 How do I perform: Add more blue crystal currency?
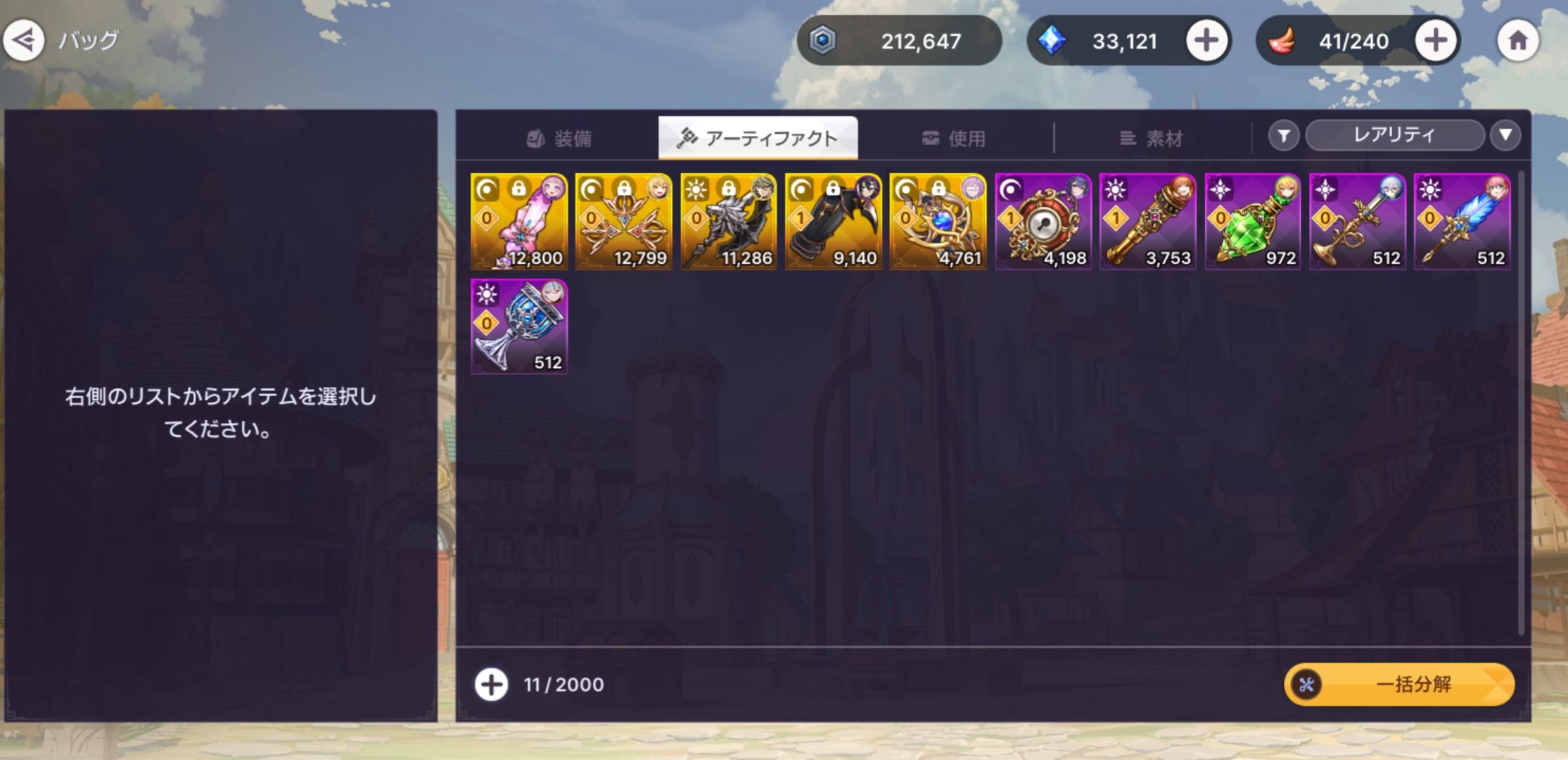pos(1206,41)
